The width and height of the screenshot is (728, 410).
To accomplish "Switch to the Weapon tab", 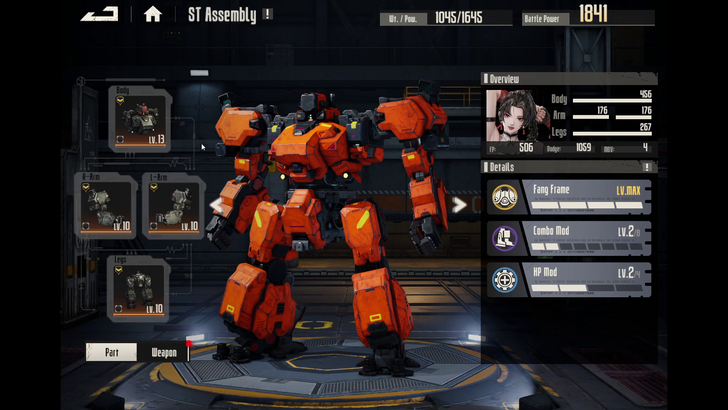I will (x=164, y=352).
